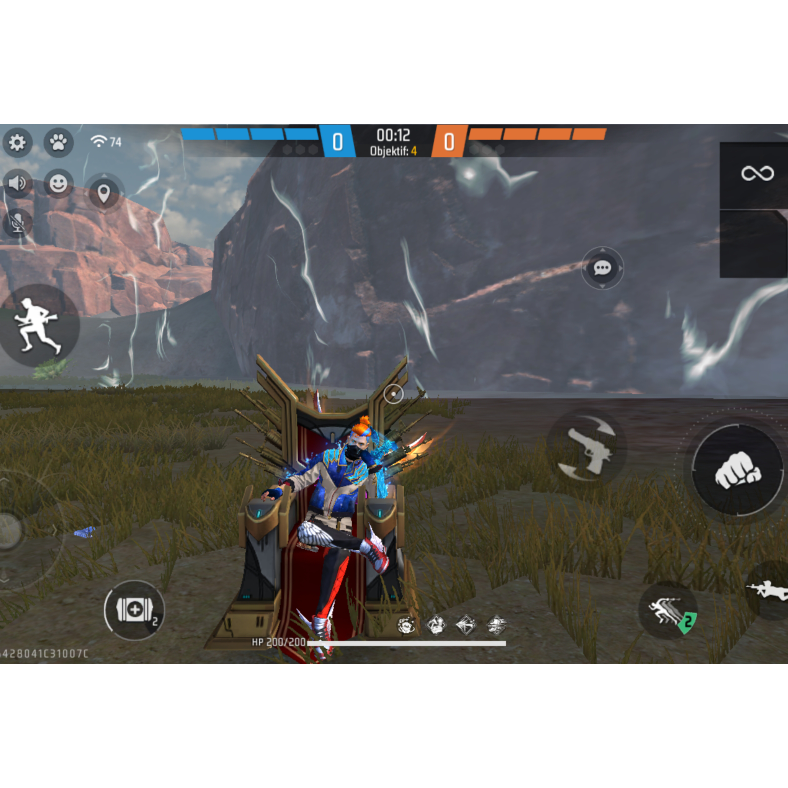Click the location pin marker button
Image resolution: width=788 pixels, height=788 pixels.
(104, 190)
